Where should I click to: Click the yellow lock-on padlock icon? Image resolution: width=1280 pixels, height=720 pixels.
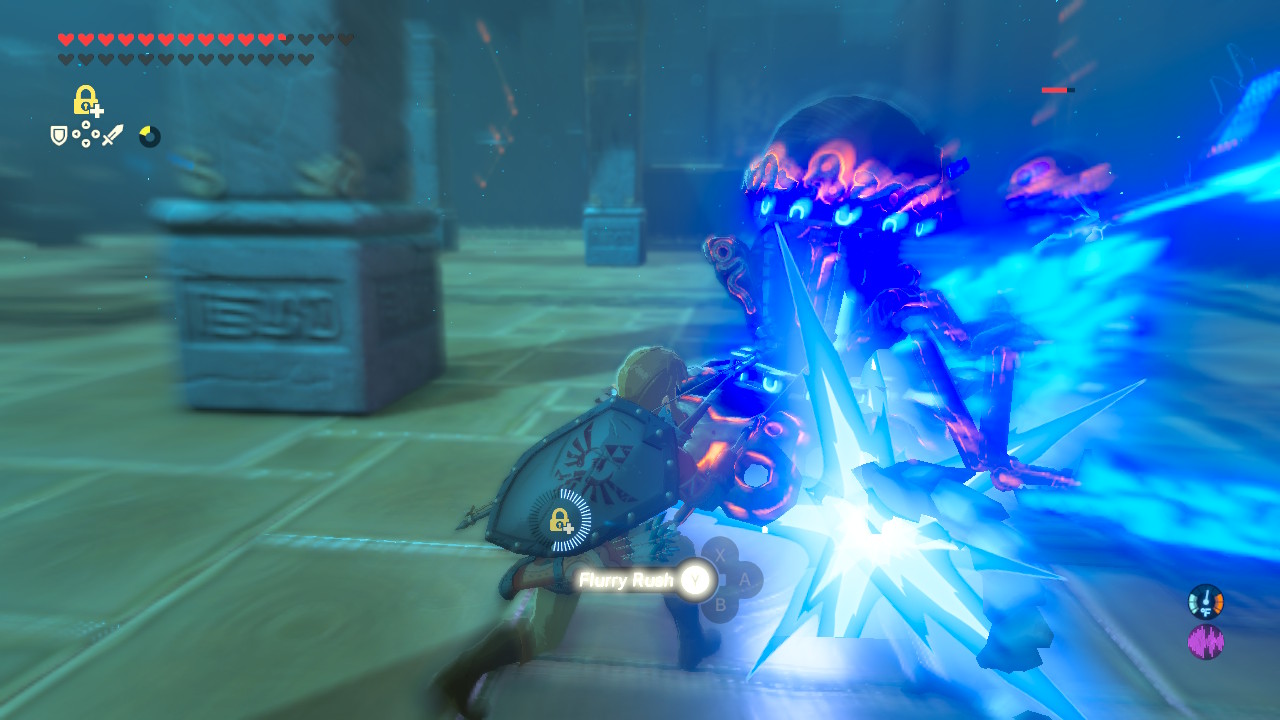click(84, 99)
